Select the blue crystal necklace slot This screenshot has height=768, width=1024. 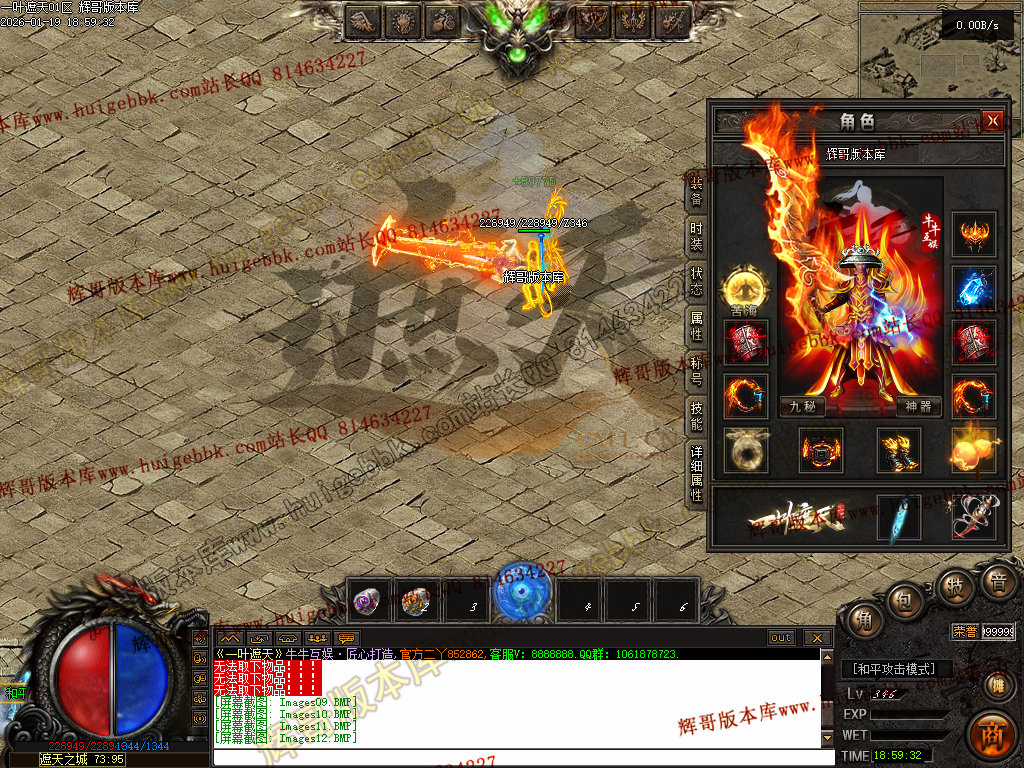[x=973, y=289]
